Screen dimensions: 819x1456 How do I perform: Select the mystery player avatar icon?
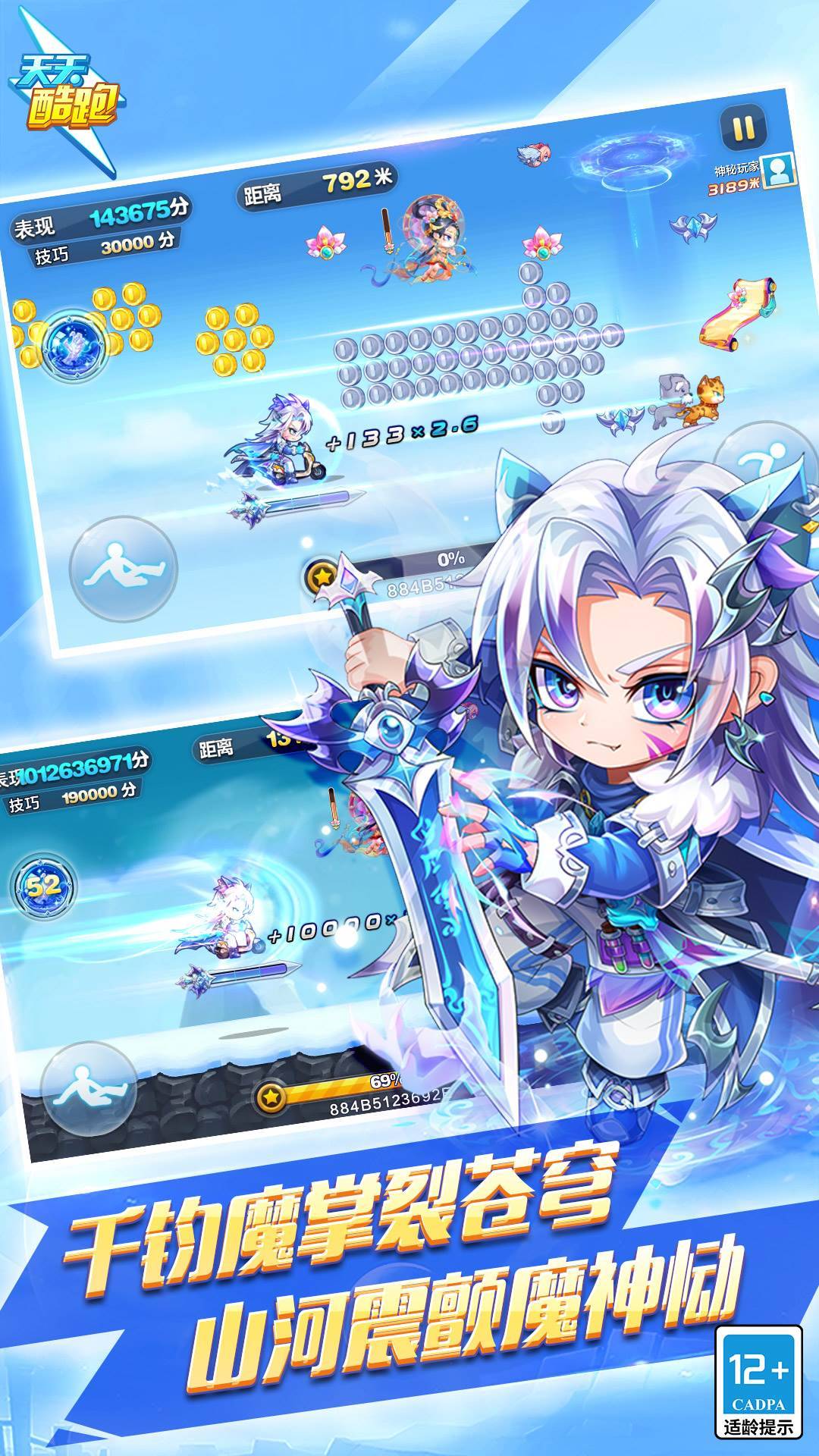(x=779, y=171)
